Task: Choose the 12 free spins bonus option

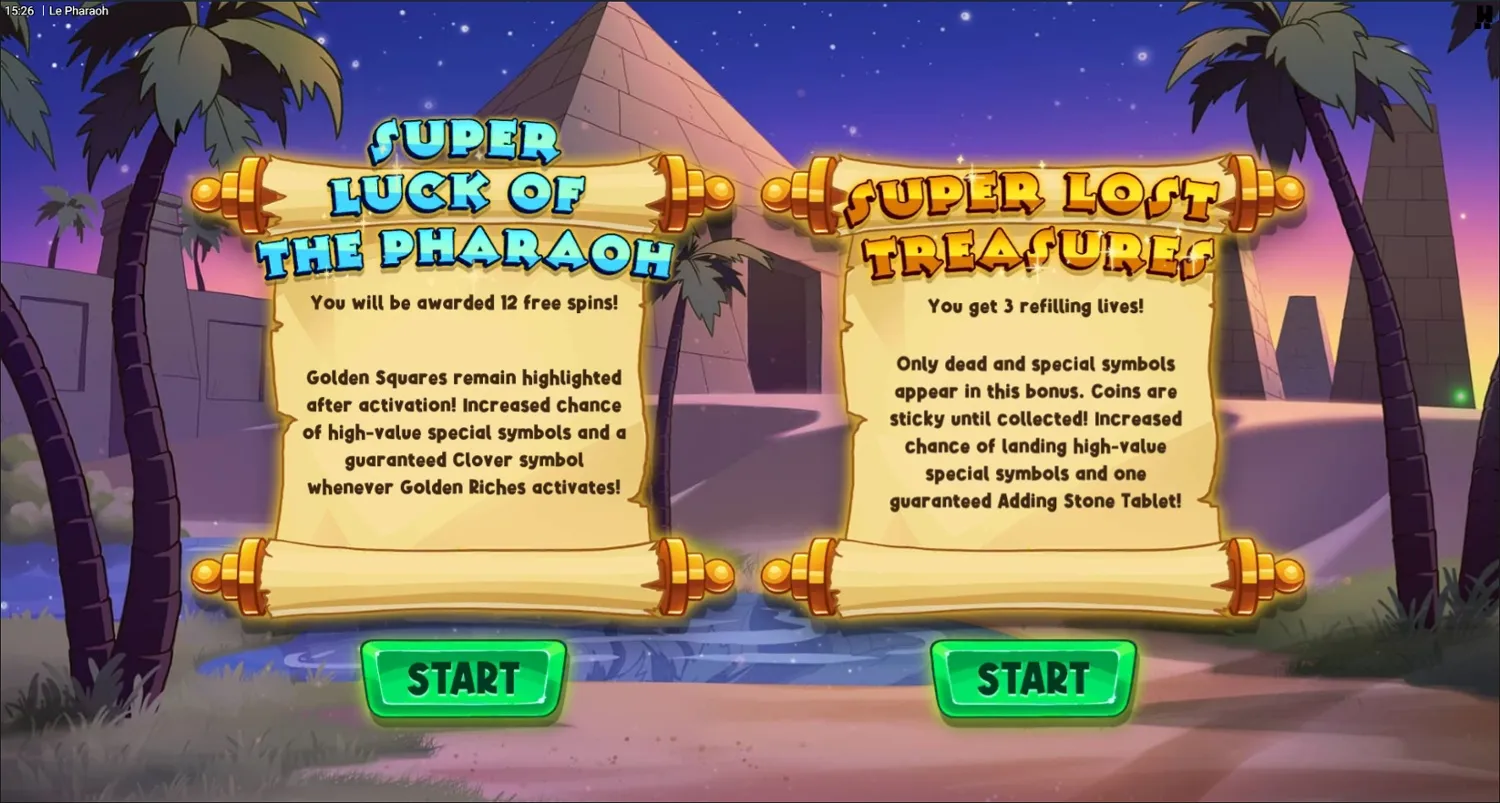Action: point(463,680)
